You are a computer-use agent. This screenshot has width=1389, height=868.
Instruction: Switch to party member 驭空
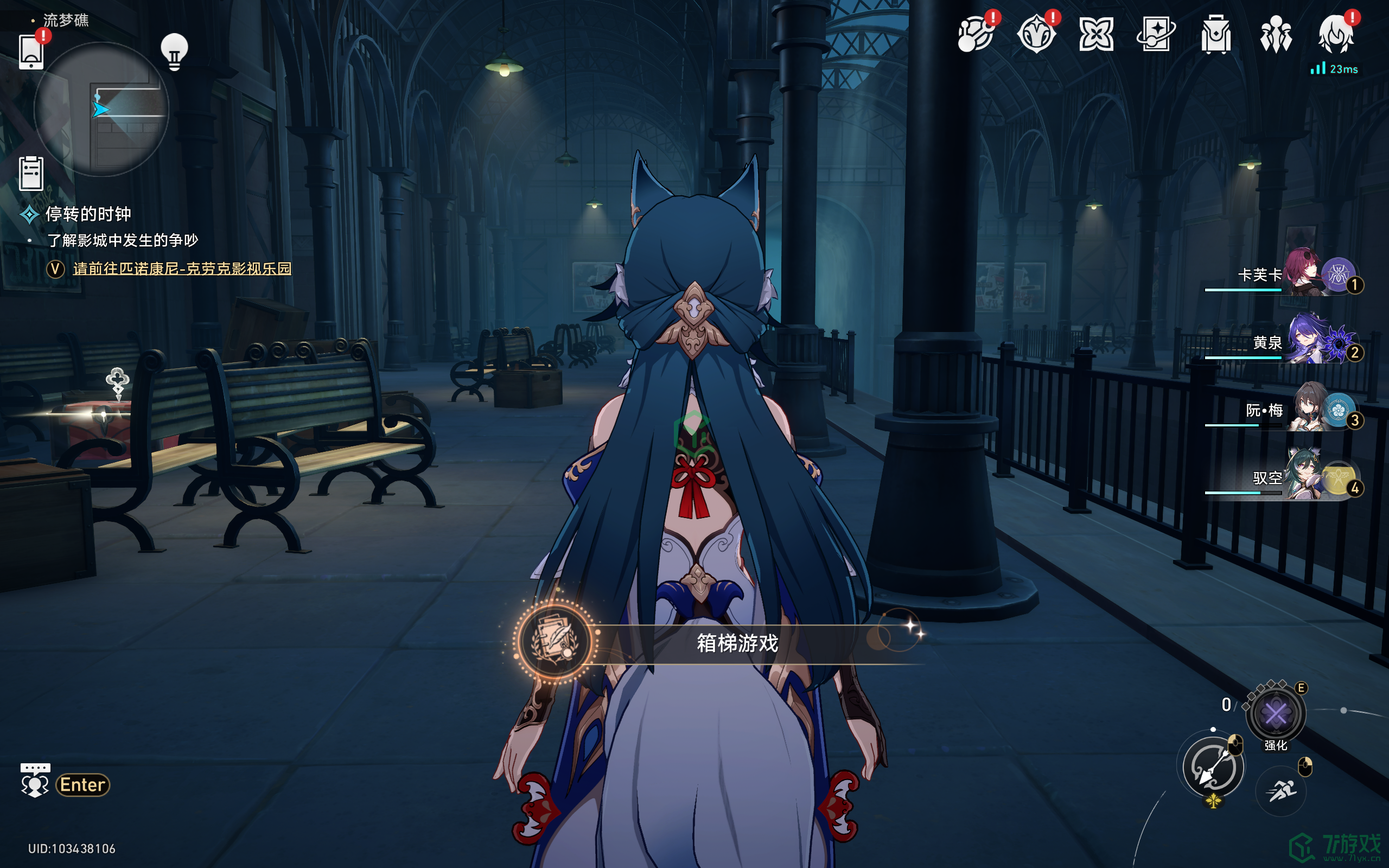[1302, 477]
